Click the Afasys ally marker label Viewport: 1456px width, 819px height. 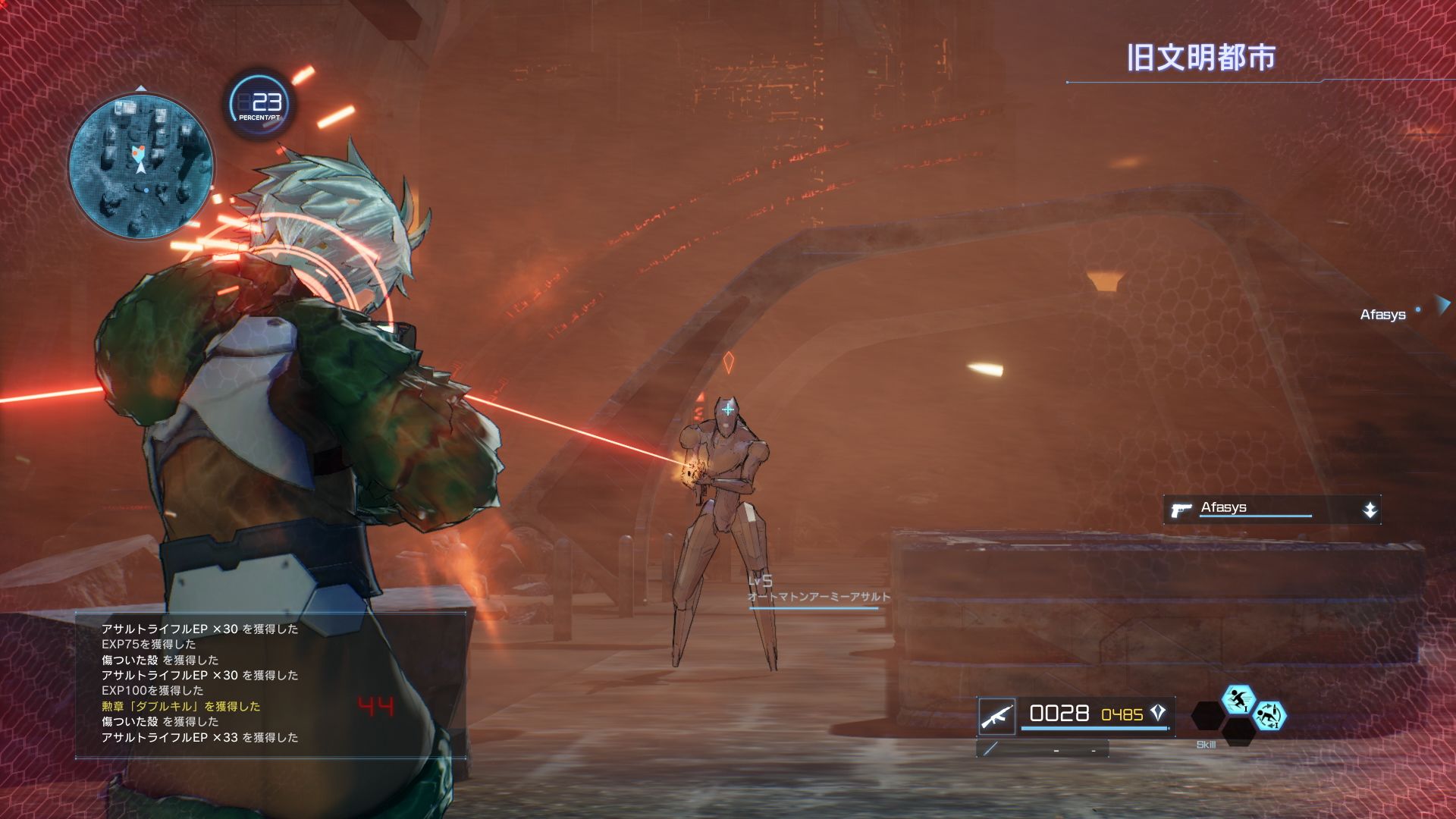[1382, 315]
